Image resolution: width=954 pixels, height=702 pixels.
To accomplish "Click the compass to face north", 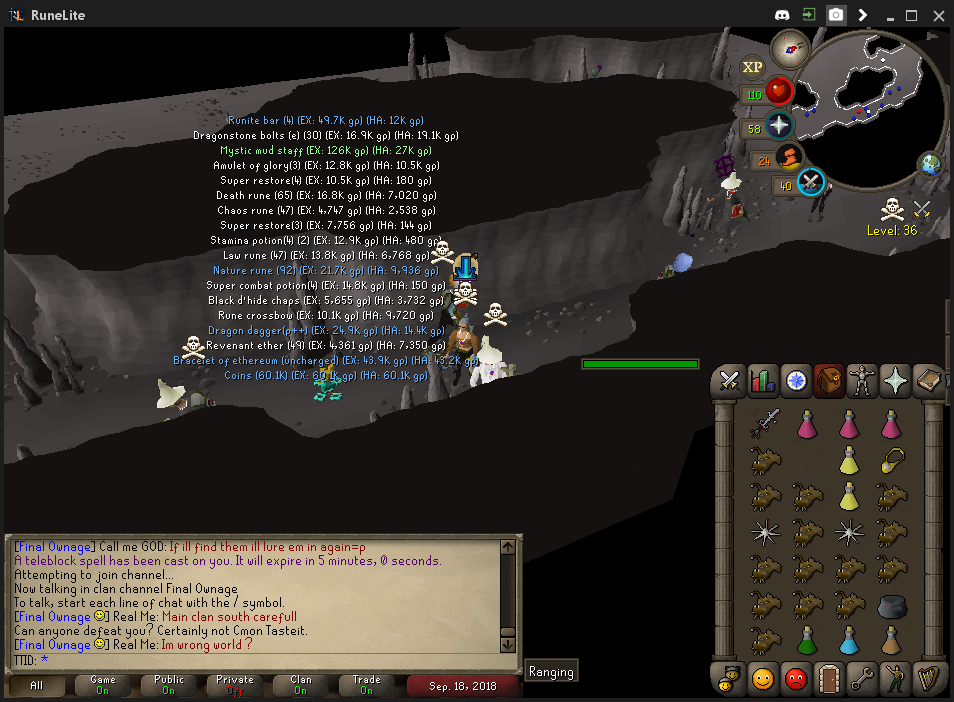I will click(x=791, y=46).
